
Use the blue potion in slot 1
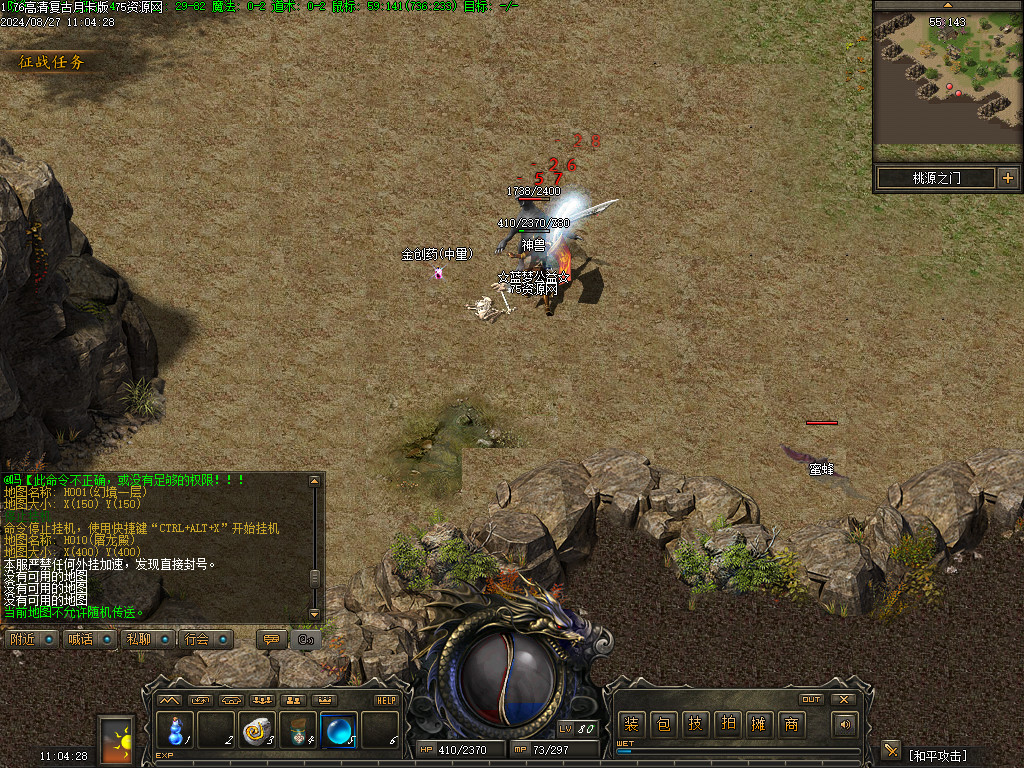[x=175, y=730]
